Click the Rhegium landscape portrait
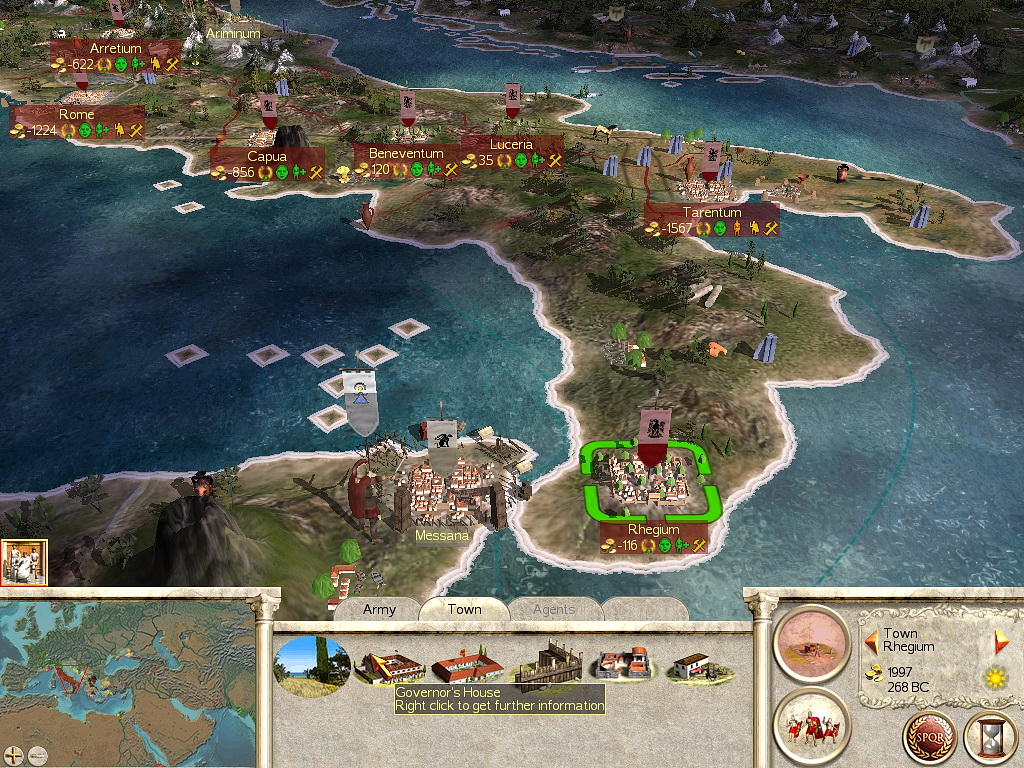 coord(313,665)
